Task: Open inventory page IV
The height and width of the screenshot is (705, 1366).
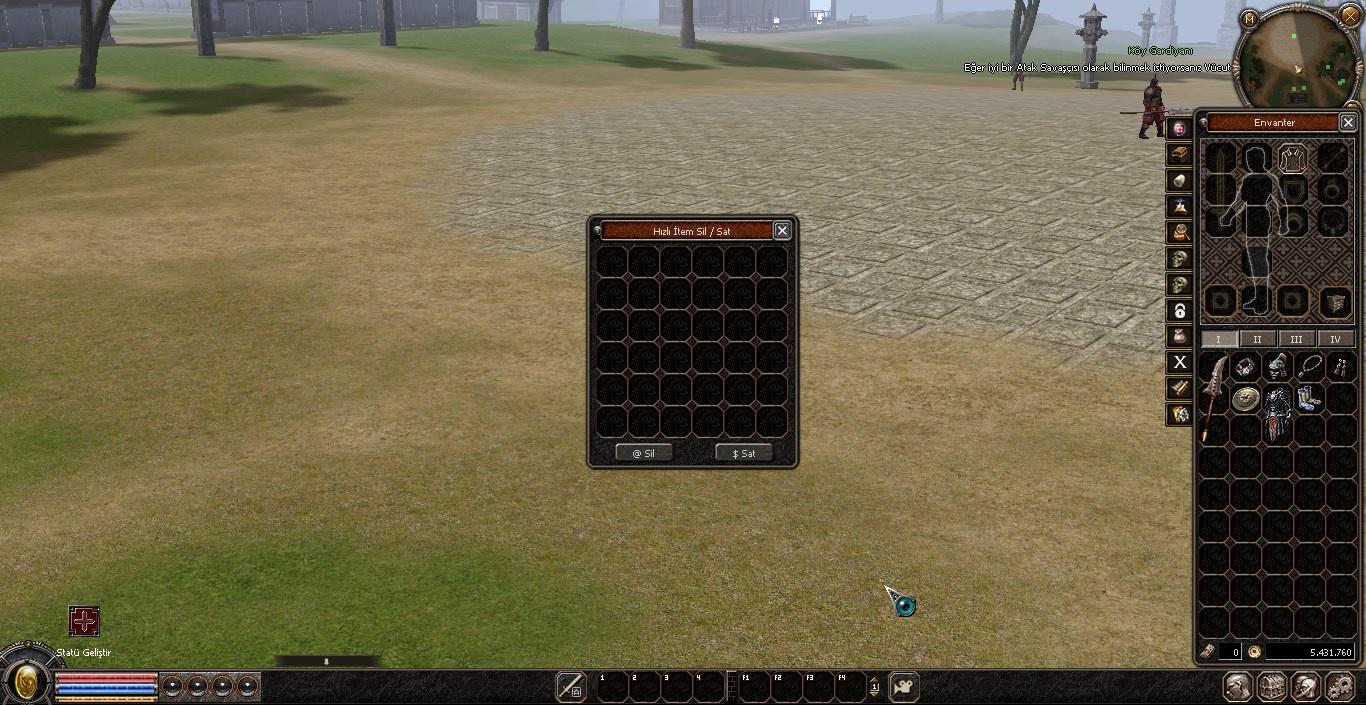Action: click(1335, 339)
